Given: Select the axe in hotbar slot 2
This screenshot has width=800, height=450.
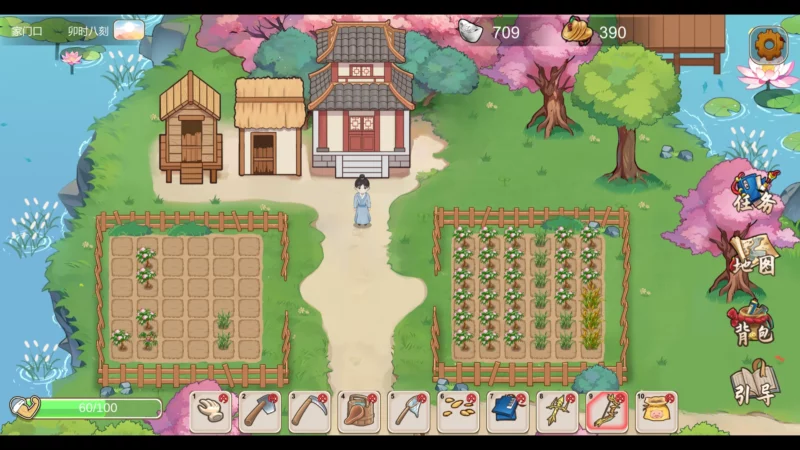Looking at the screenshot, I should tap(260, 411).
